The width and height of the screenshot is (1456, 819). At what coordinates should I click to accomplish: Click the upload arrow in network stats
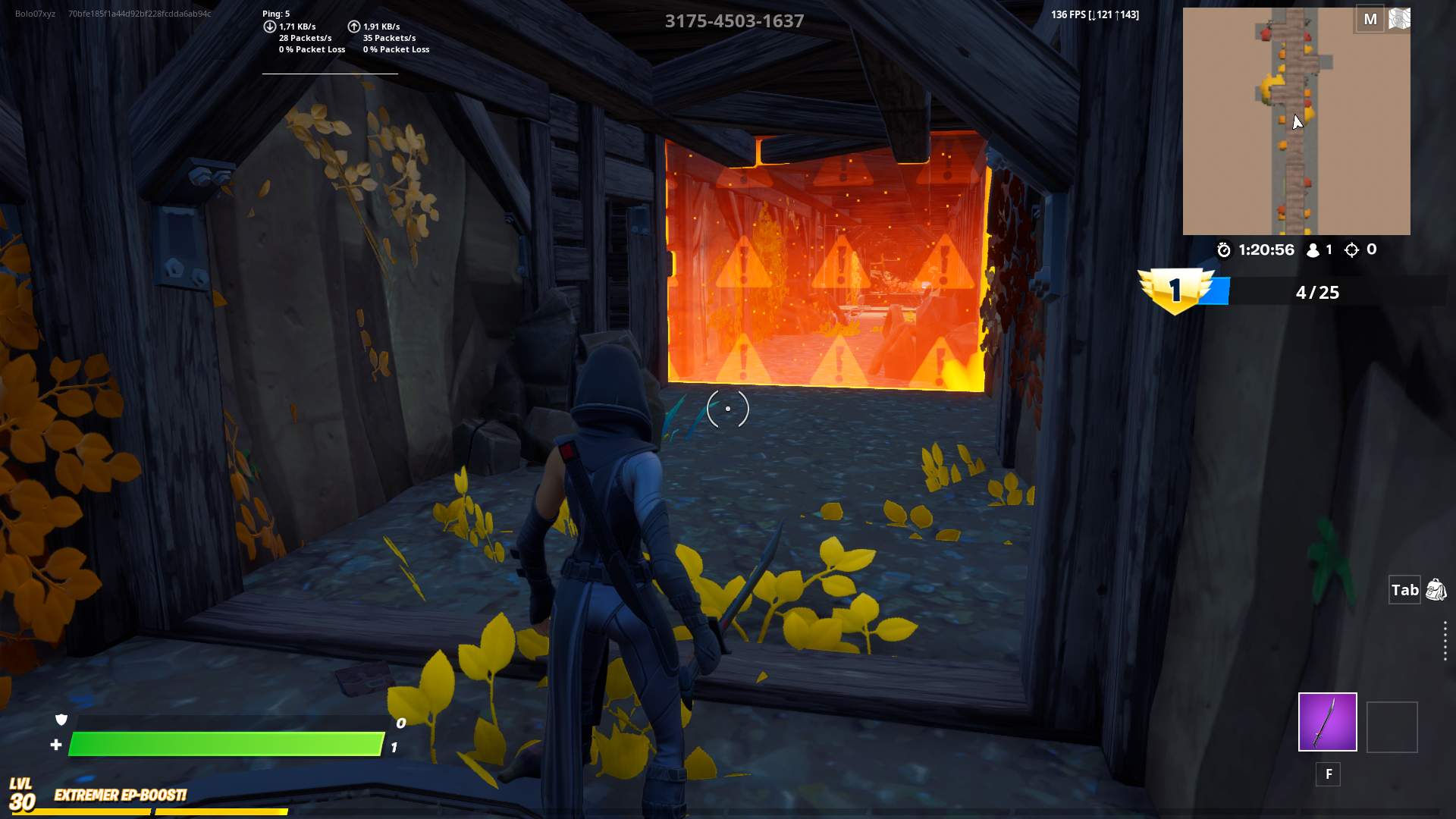(x=353, y=26)
